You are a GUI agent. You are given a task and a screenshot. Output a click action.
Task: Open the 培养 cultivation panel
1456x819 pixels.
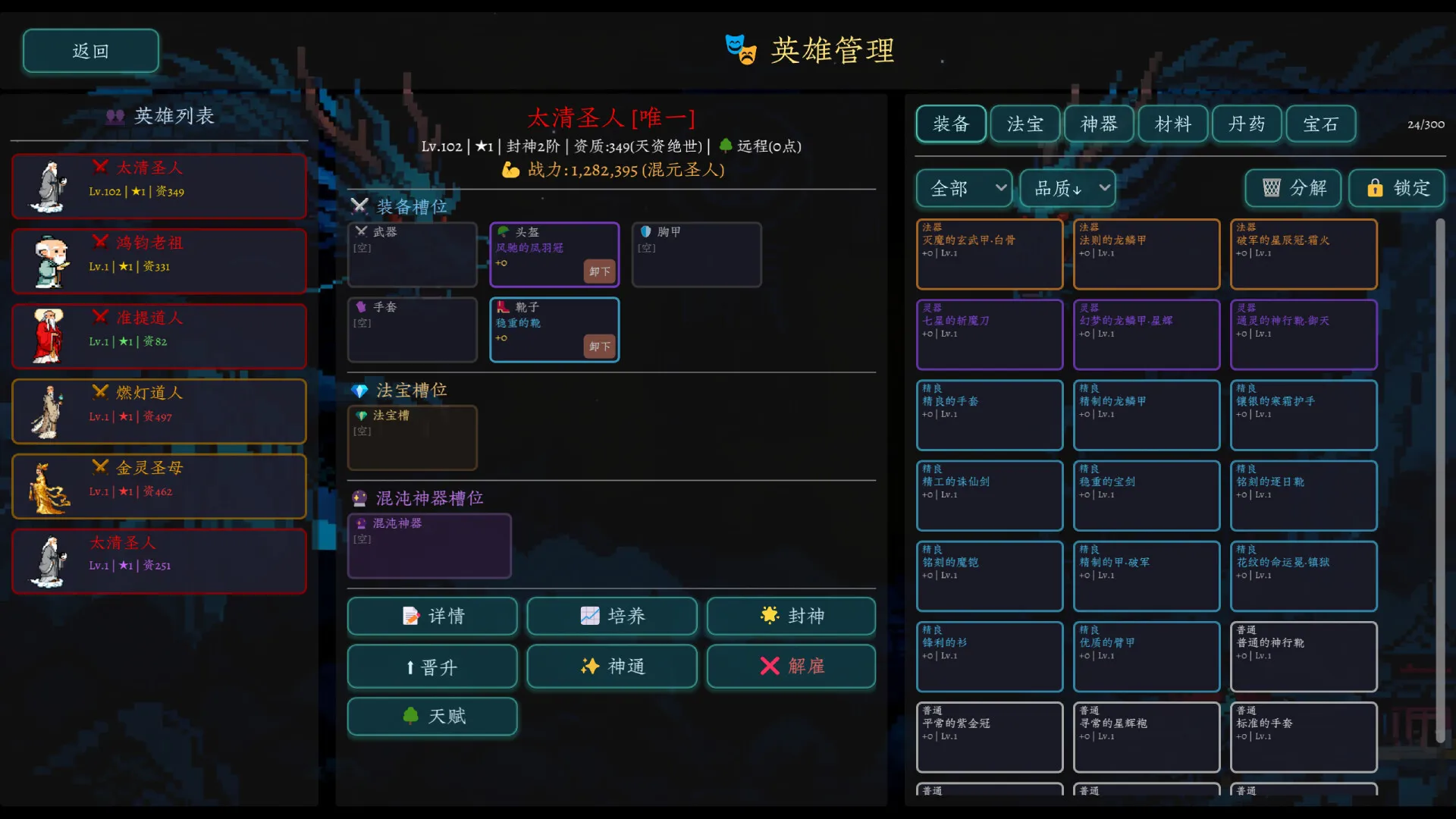[611, 616]
